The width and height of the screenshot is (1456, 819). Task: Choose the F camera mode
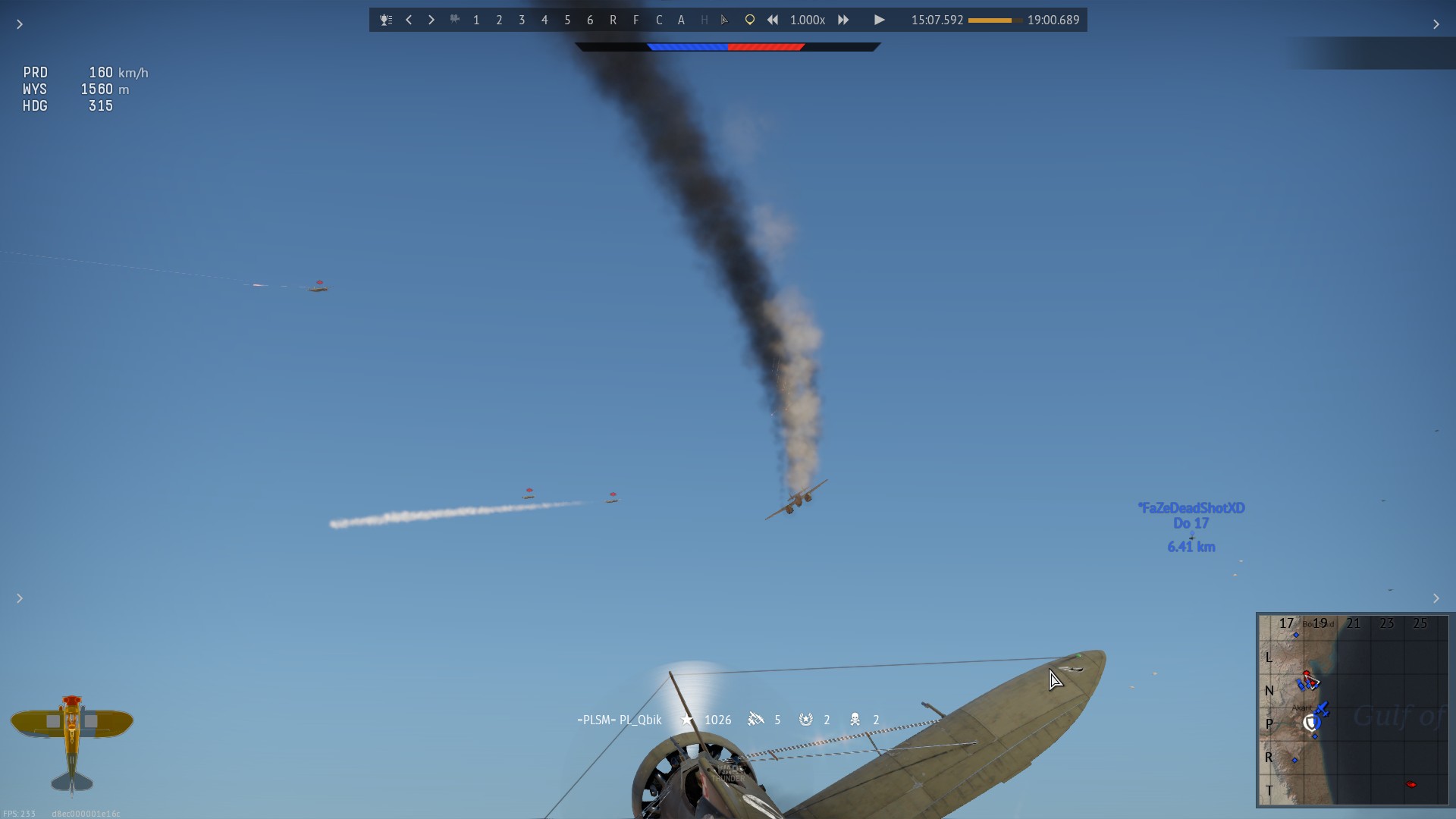coord(635,20)
